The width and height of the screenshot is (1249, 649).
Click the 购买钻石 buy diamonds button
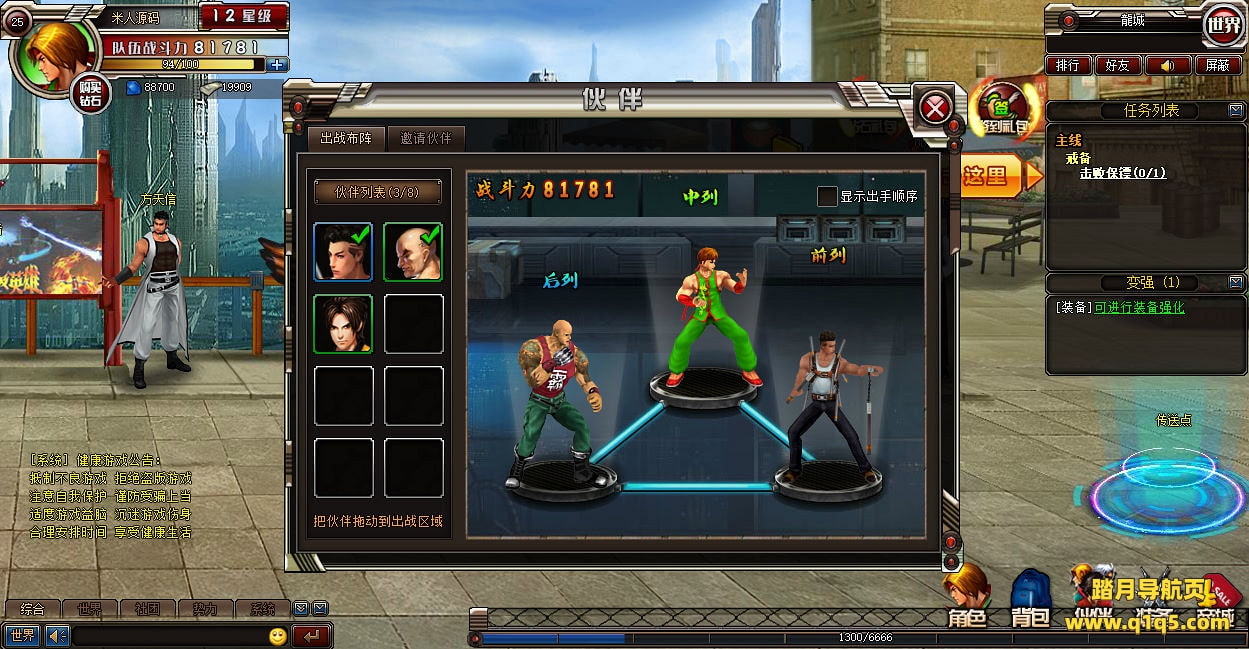pyautogui.click(x=91, y=94)
